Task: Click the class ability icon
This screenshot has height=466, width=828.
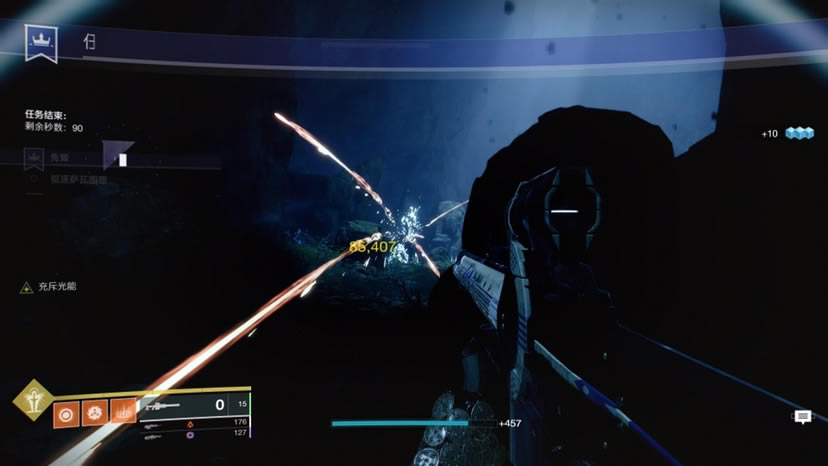Action: click(124, 411)
